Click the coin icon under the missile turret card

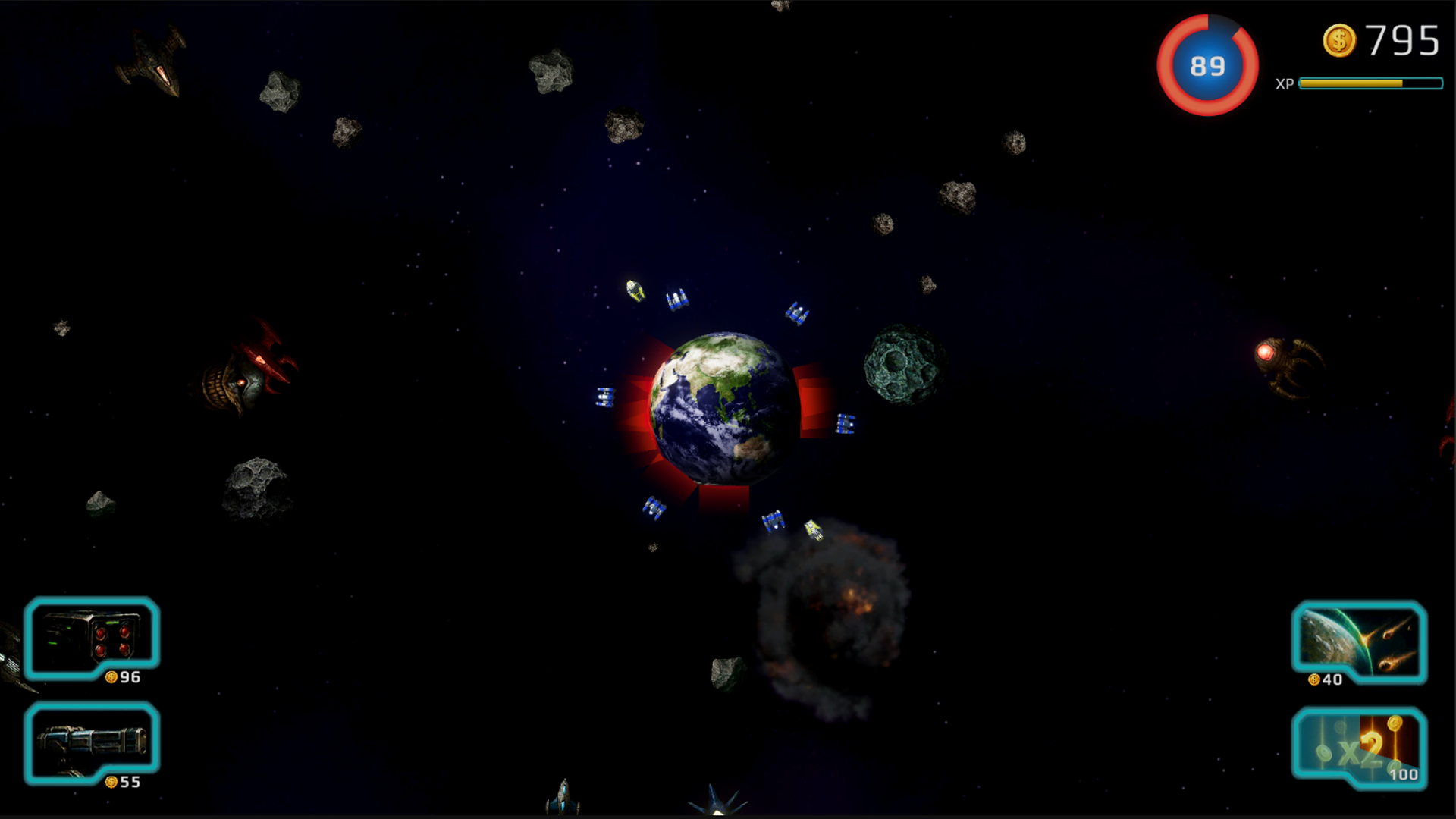(x=112, y=677)
